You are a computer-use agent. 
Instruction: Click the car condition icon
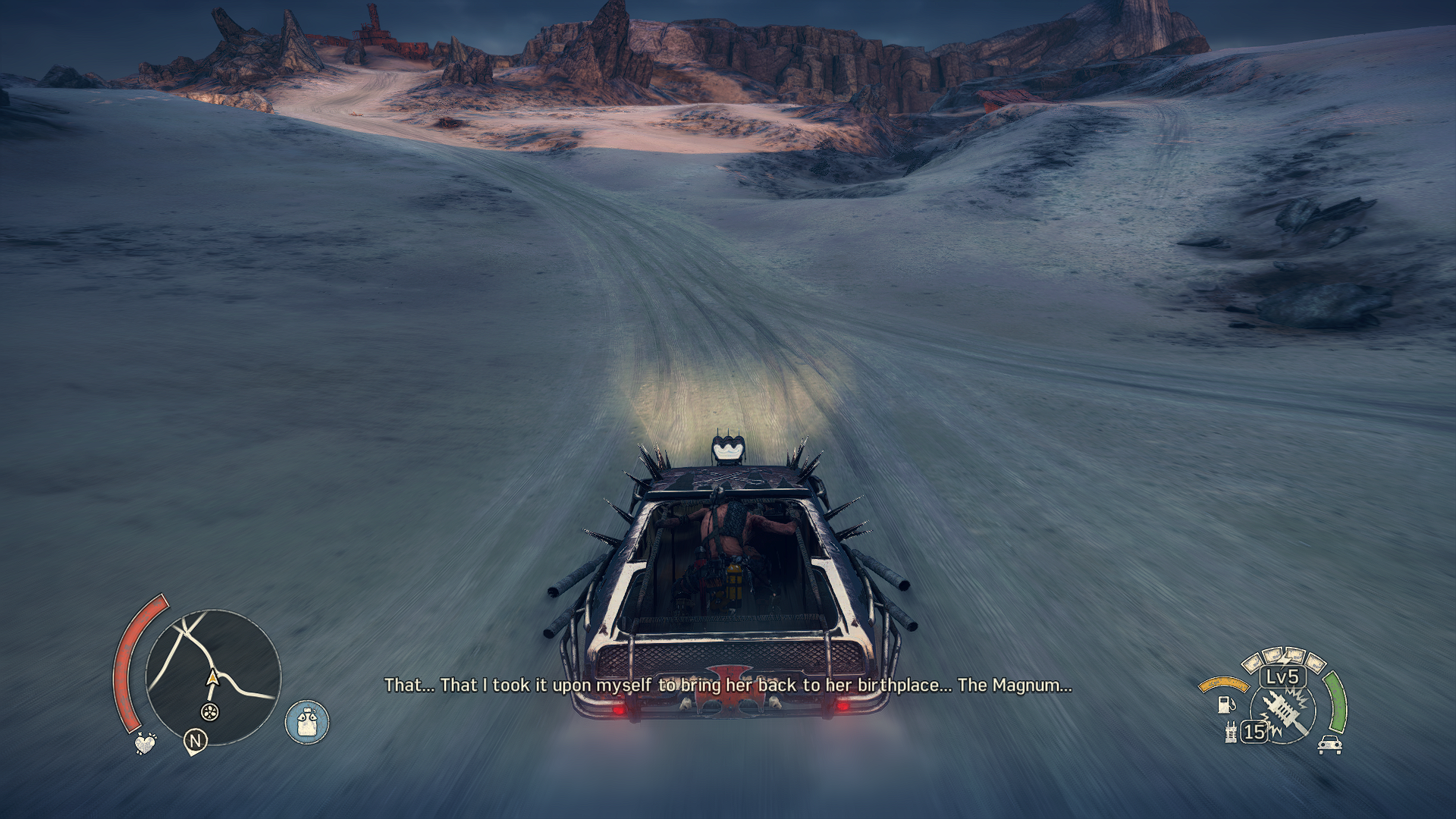click(x=1329, y=744)
